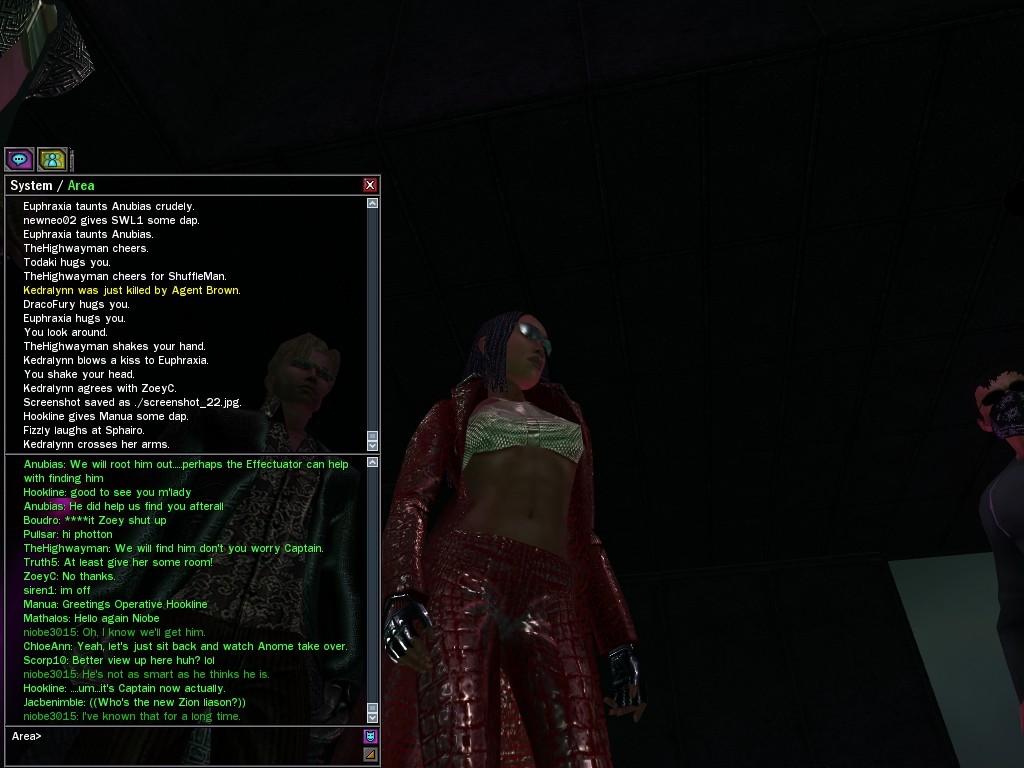
Task: Click the system log scroll-down arrow
Action: point(373,445)
